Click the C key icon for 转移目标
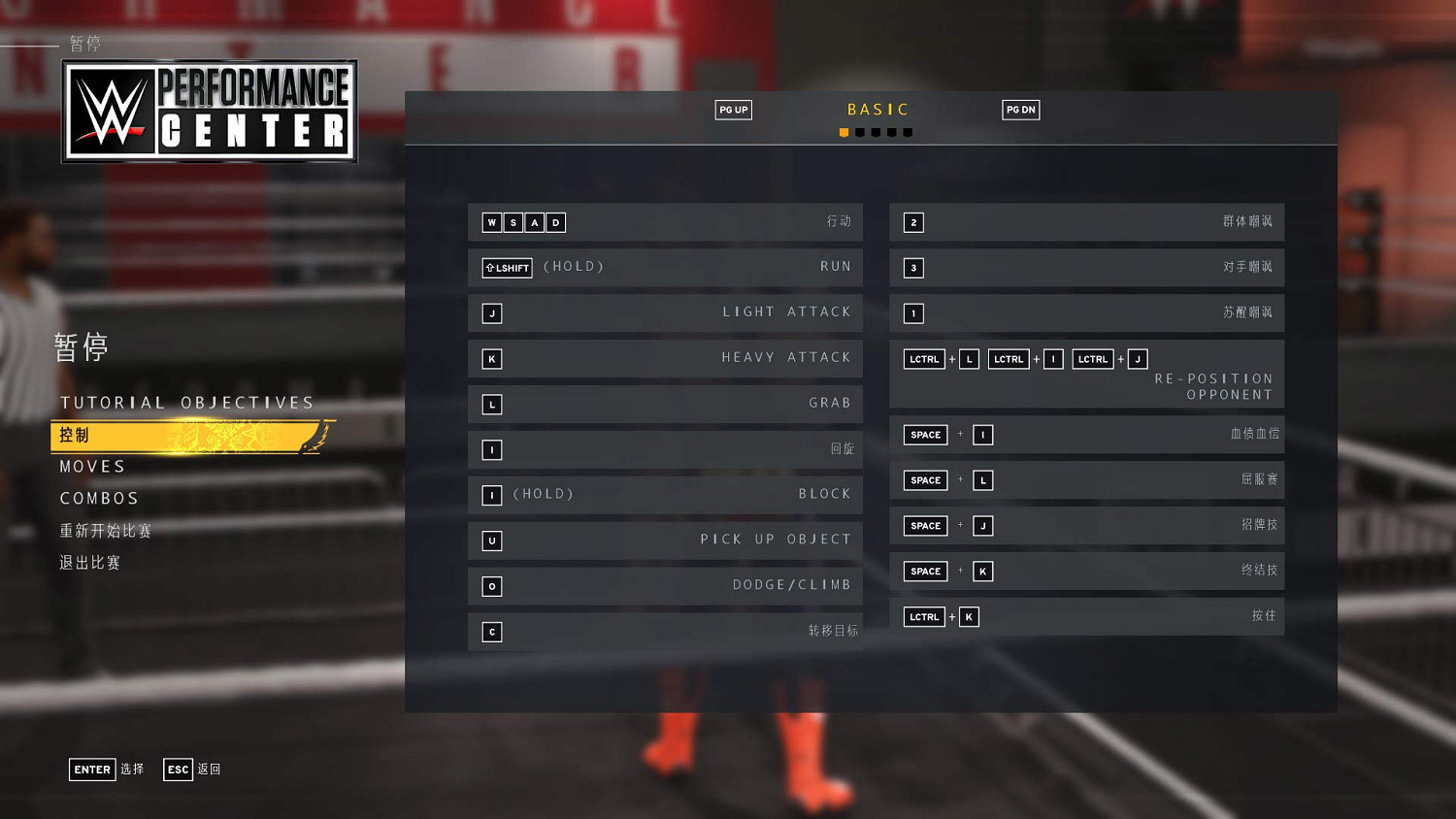The height and width of the screenshot is (819, 1456). [492, 632]
